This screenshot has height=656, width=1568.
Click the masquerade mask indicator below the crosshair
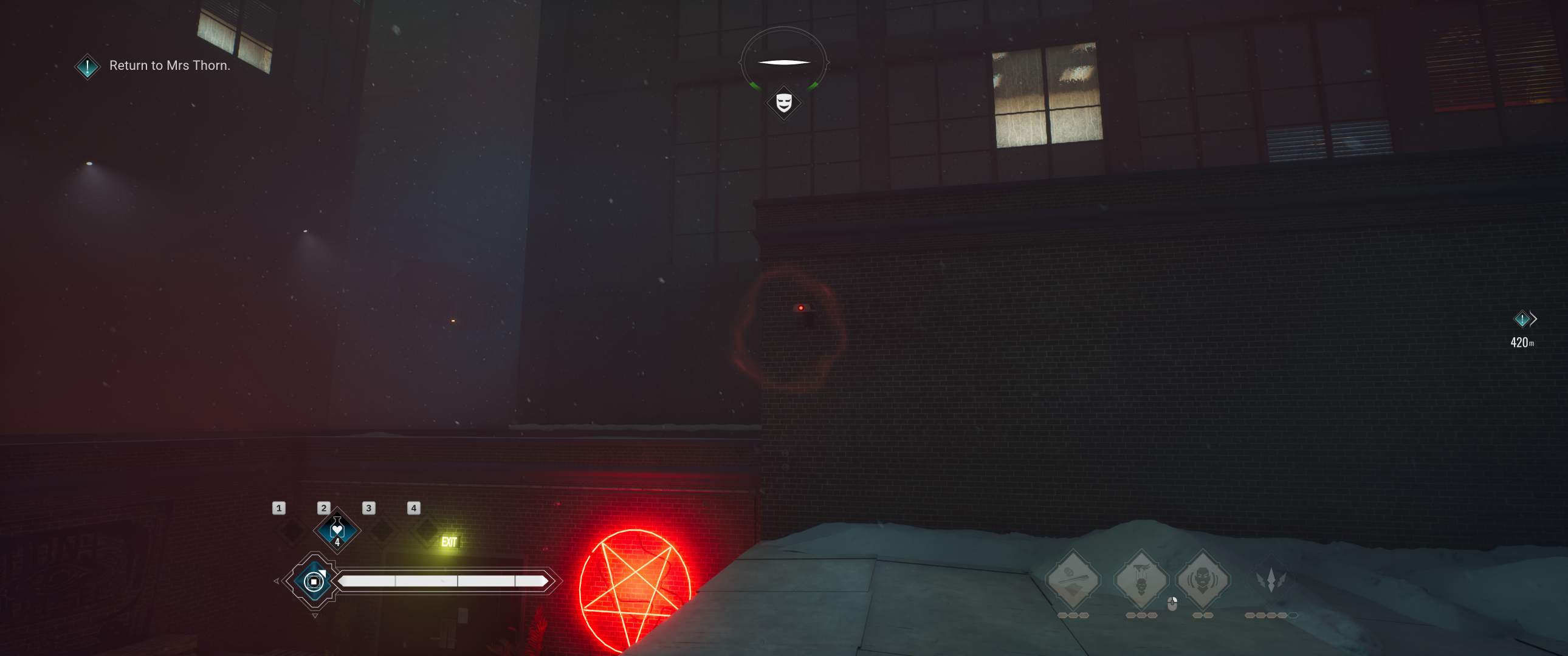783,103
